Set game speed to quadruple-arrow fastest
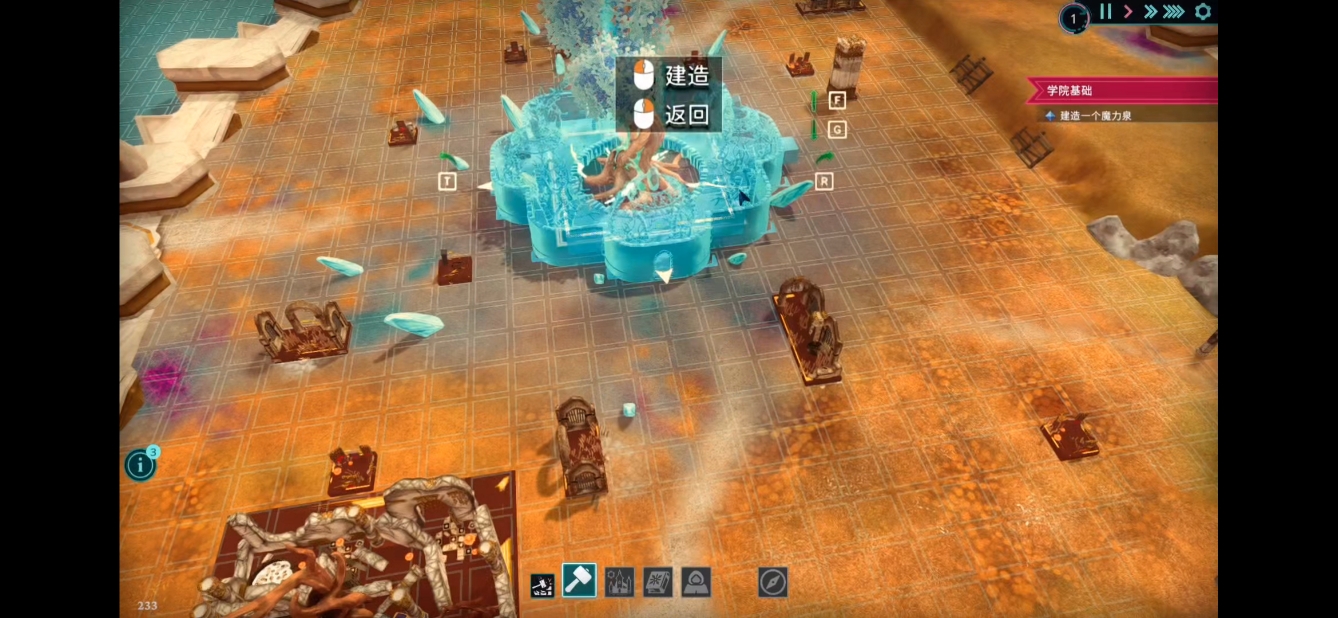The image size is (1338, 618). (x=1174, y=12)
